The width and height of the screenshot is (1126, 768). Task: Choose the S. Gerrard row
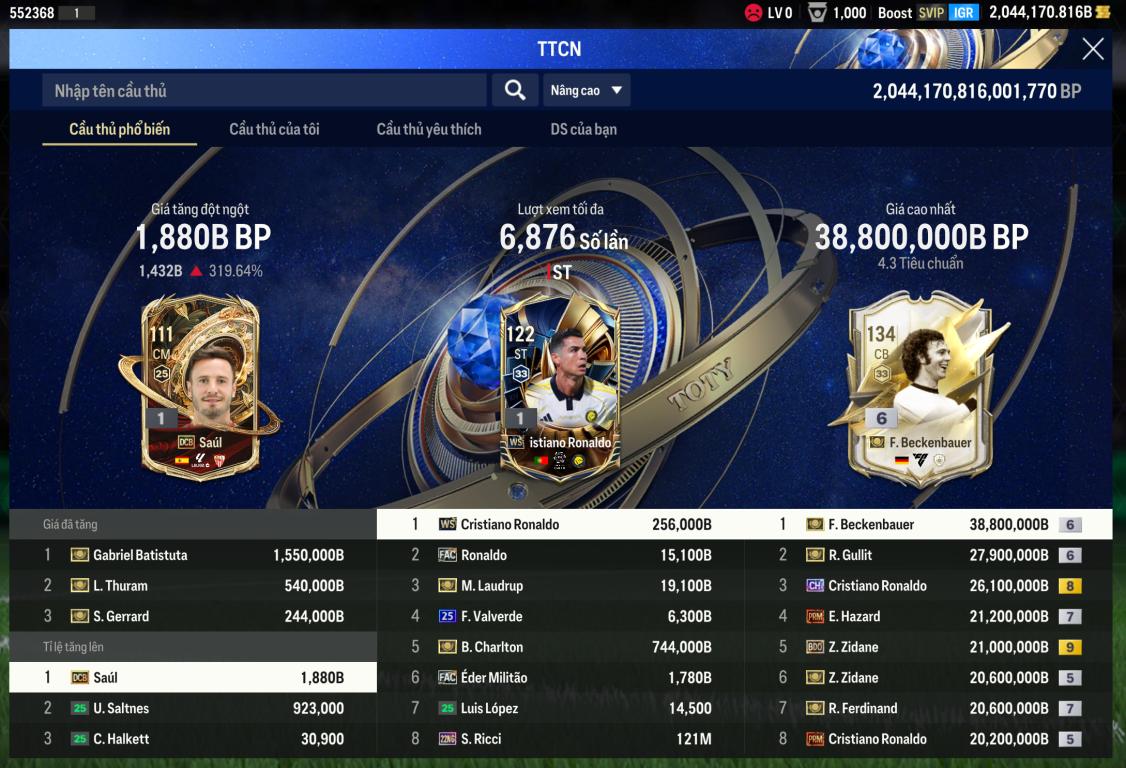pos(193,616)
